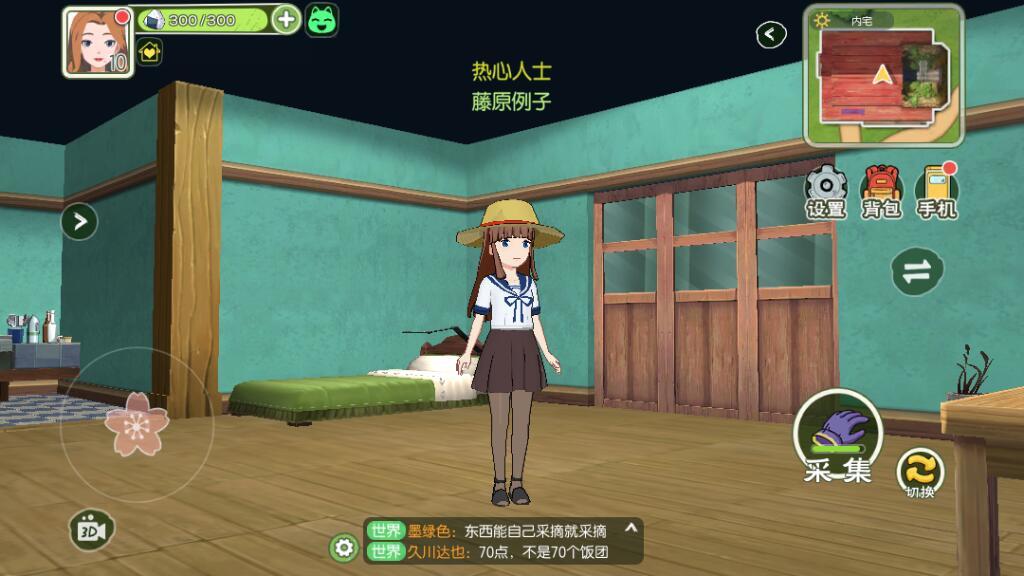Tap the yellow 切换 switch button
The height and width of the screenshot is (576, 1024).
[x=920, y=471]
